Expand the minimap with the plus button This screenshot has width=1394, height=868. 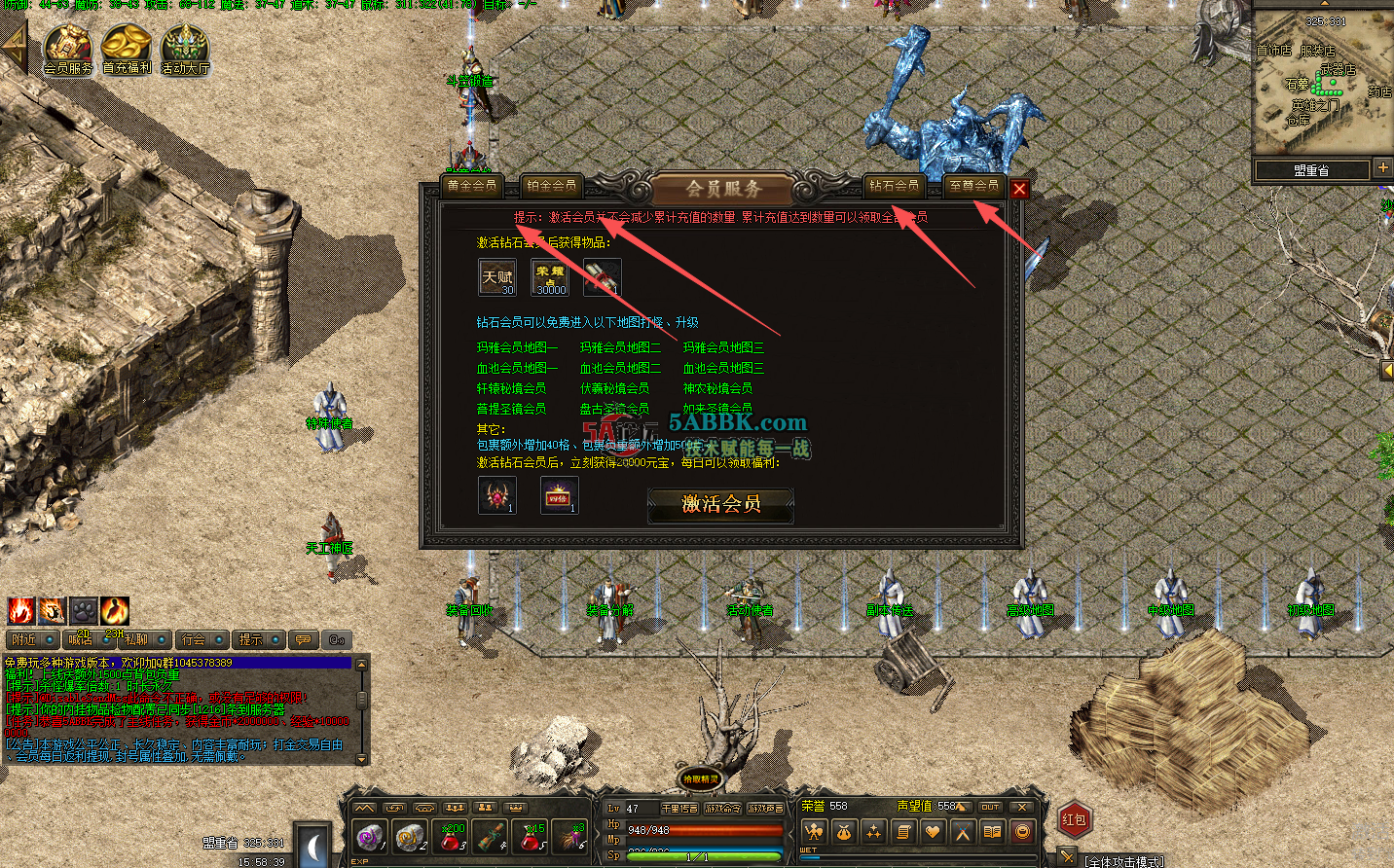coord(1384,168)
